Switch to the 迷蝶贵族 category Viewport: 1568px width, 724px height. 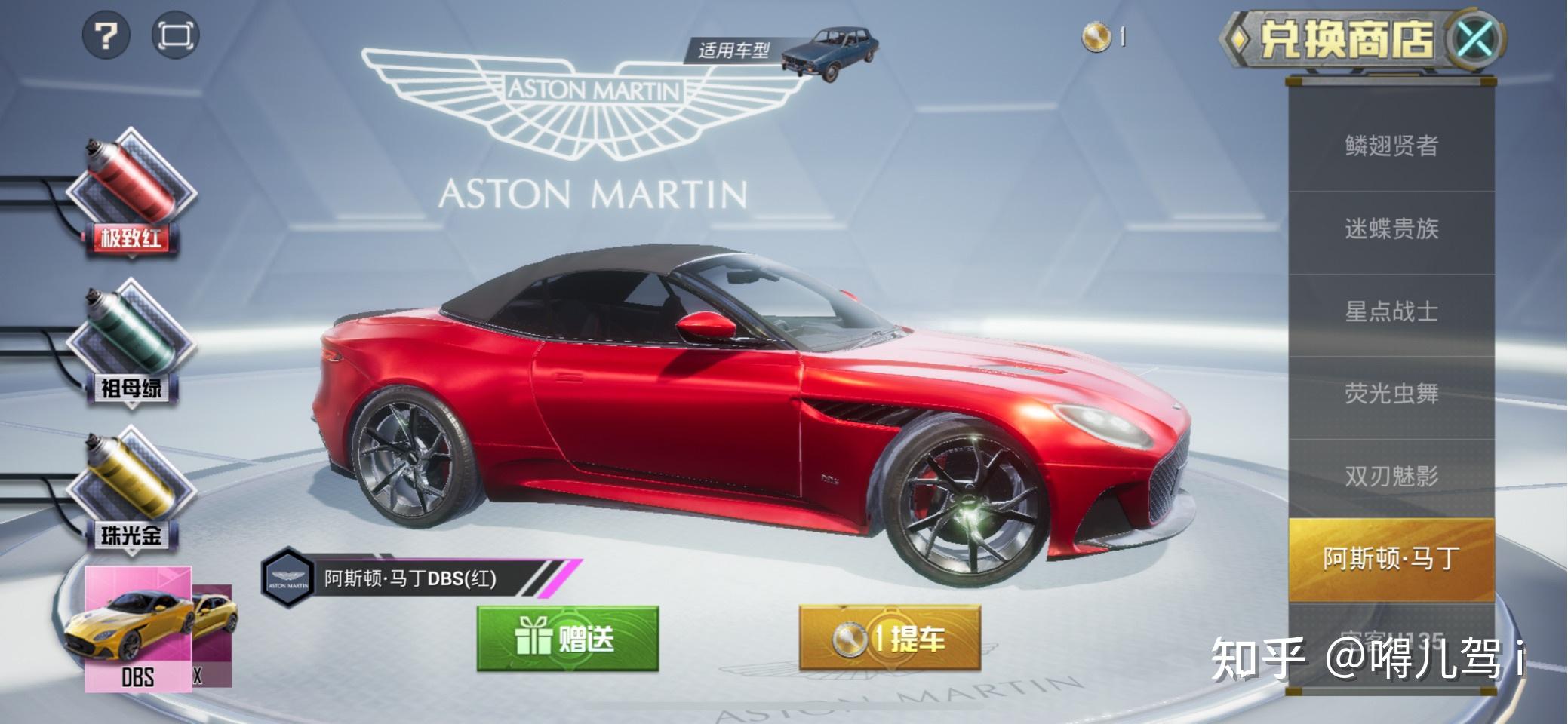tap(1391, 229)
